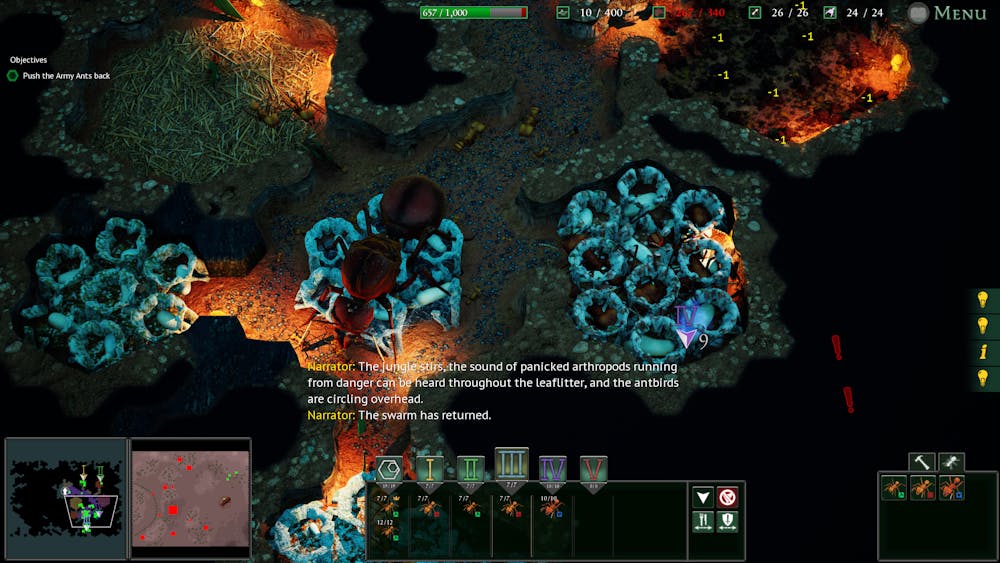Click the underground nest minimap
This screenshot has width=1000, height=563.
coord(66,497)
